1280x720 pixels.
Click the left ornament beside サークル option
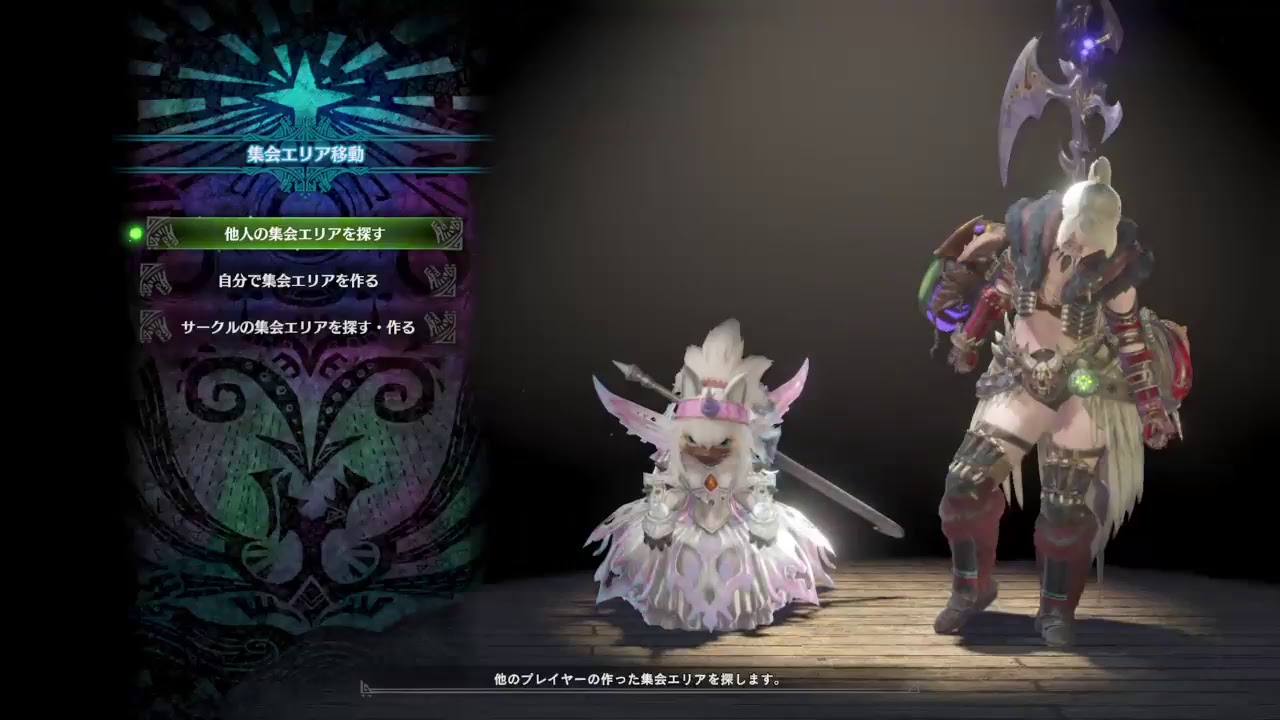click(157, 325)
